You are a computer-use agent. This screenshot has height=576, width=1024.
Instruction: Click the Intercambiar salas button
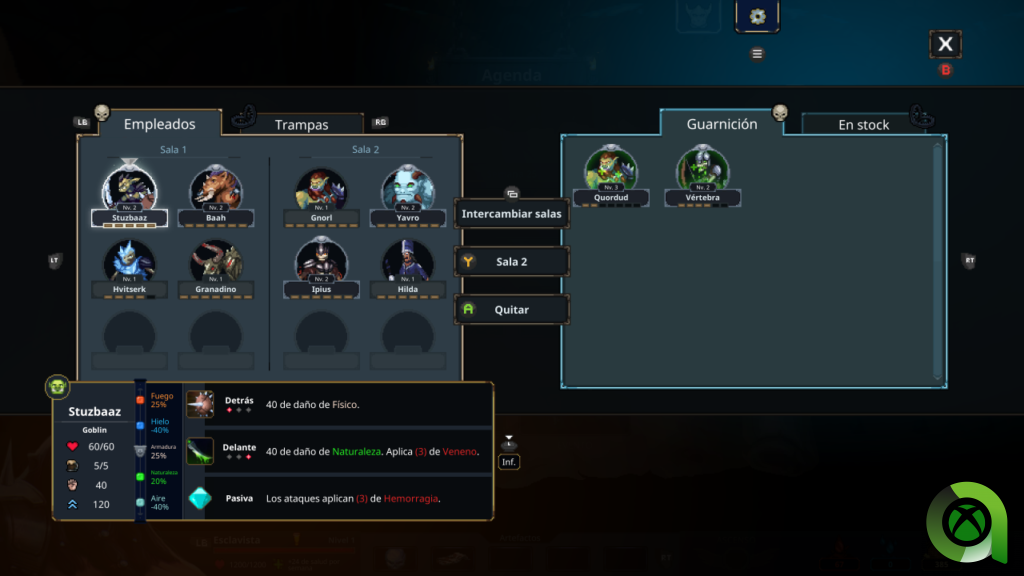[511, 213]
